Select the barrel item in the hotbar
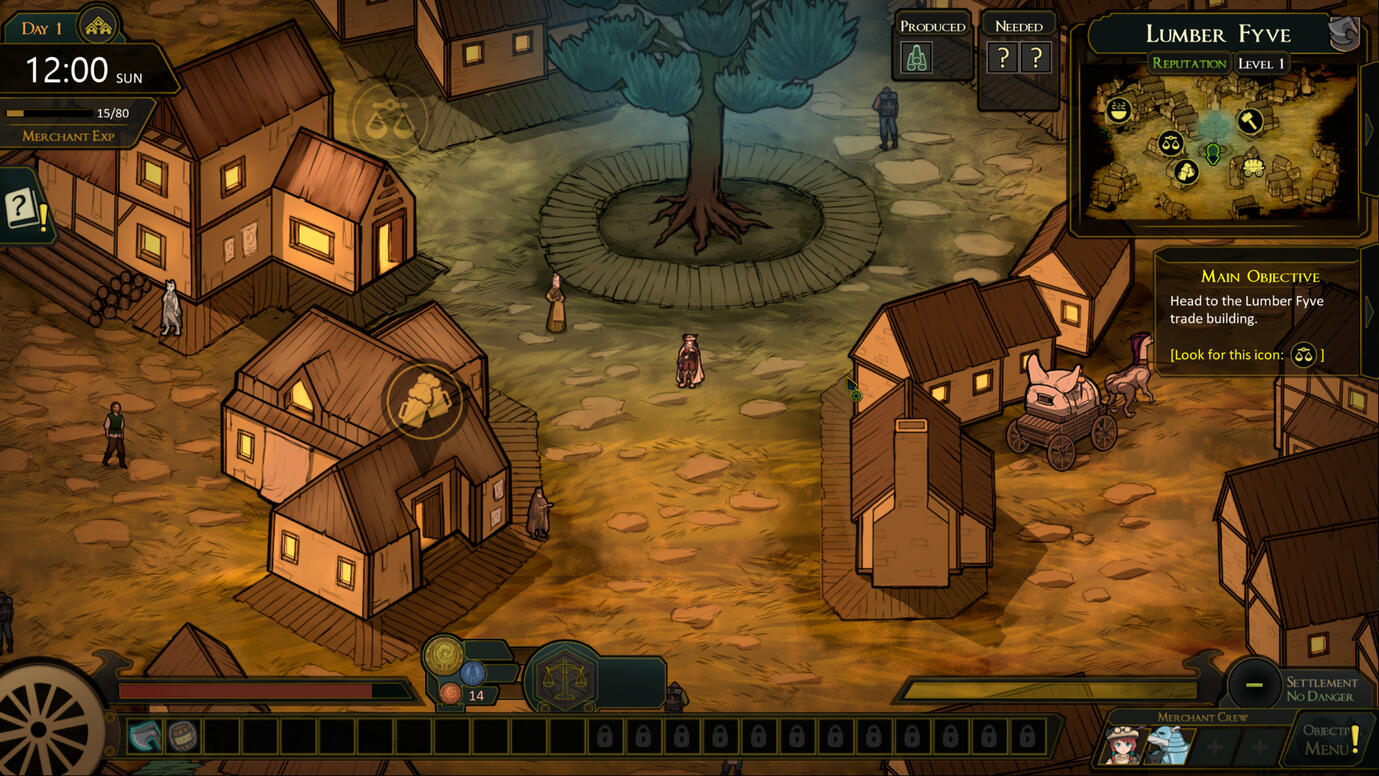Screen dimensions: 1379x776 click(x=182, y=737)
